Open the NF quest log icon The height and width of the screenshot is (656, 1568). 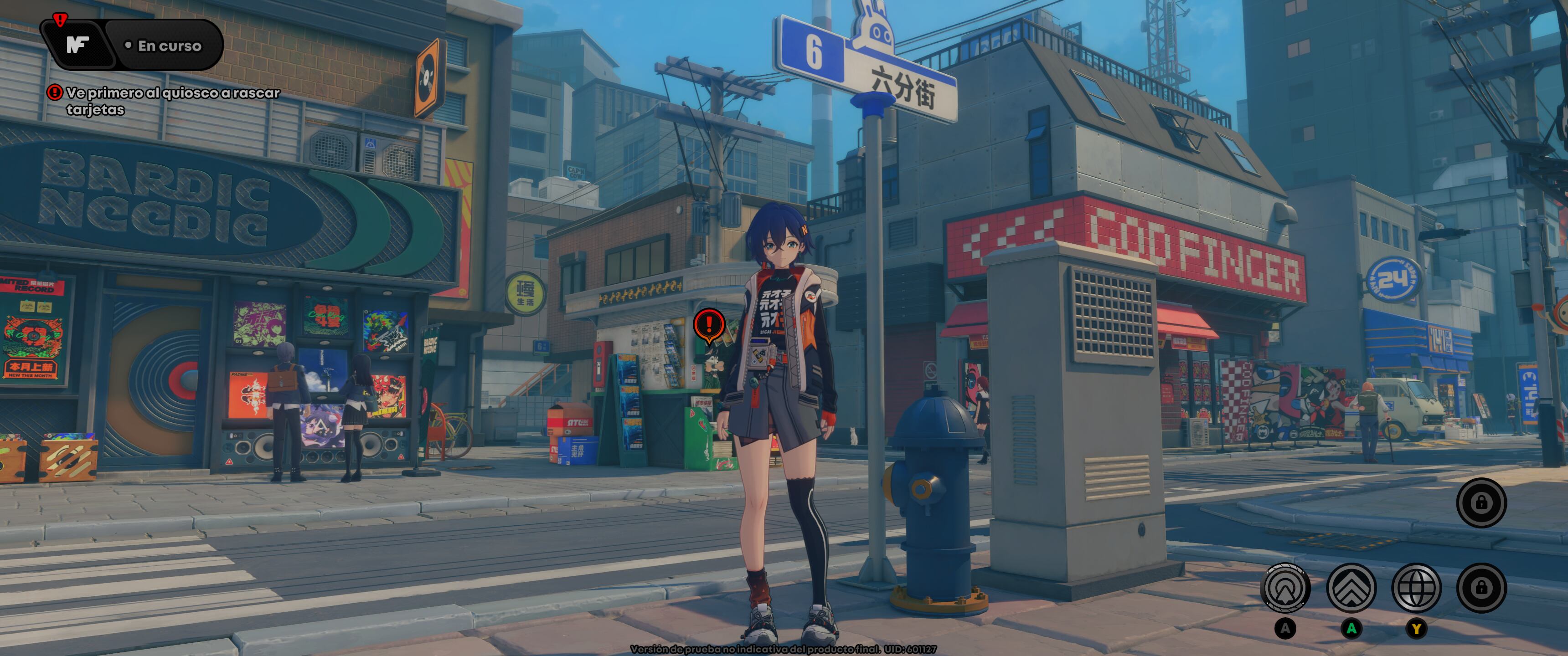tap(77, 45)
